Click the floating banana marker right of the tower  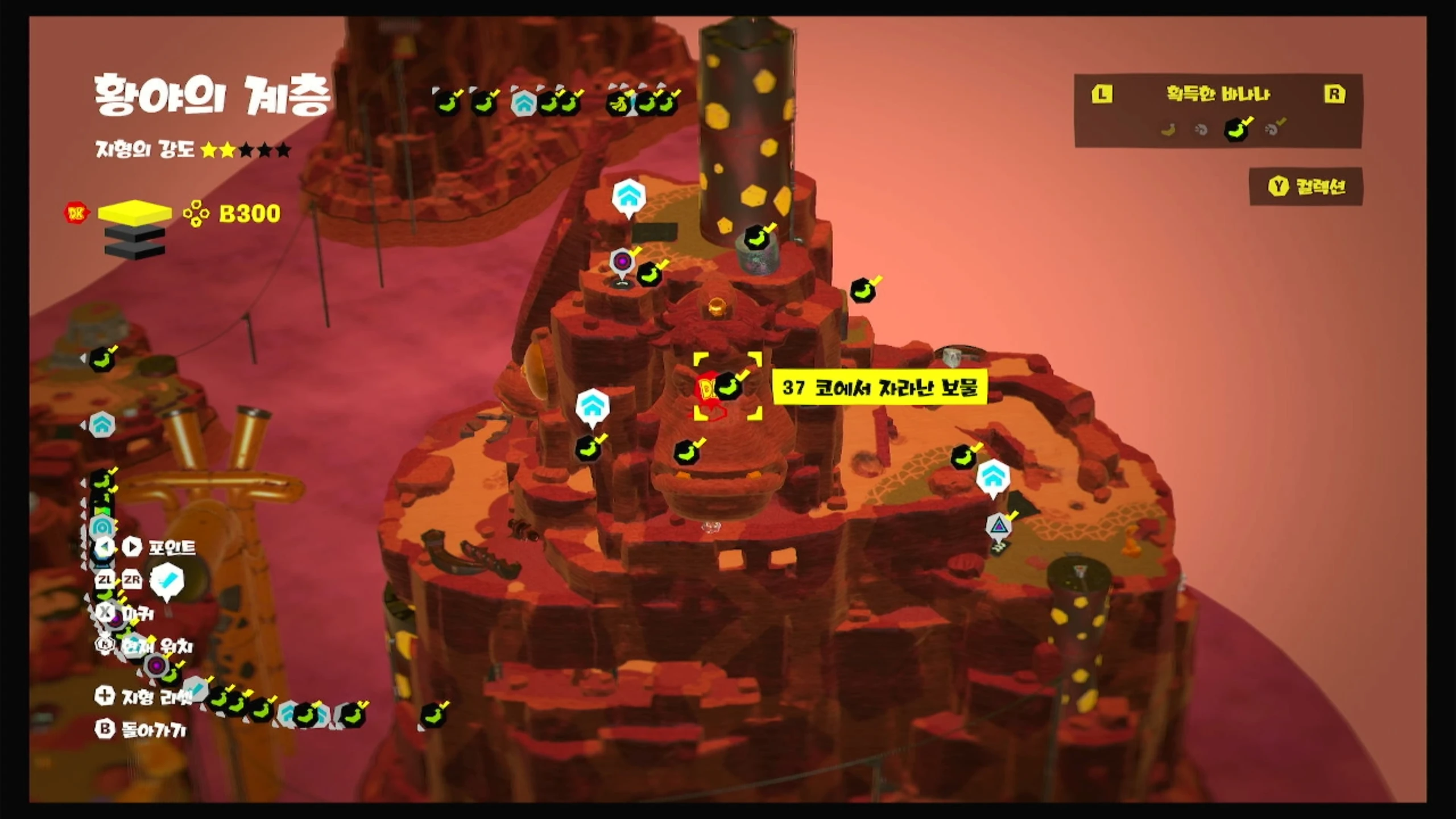coord(863,291)
